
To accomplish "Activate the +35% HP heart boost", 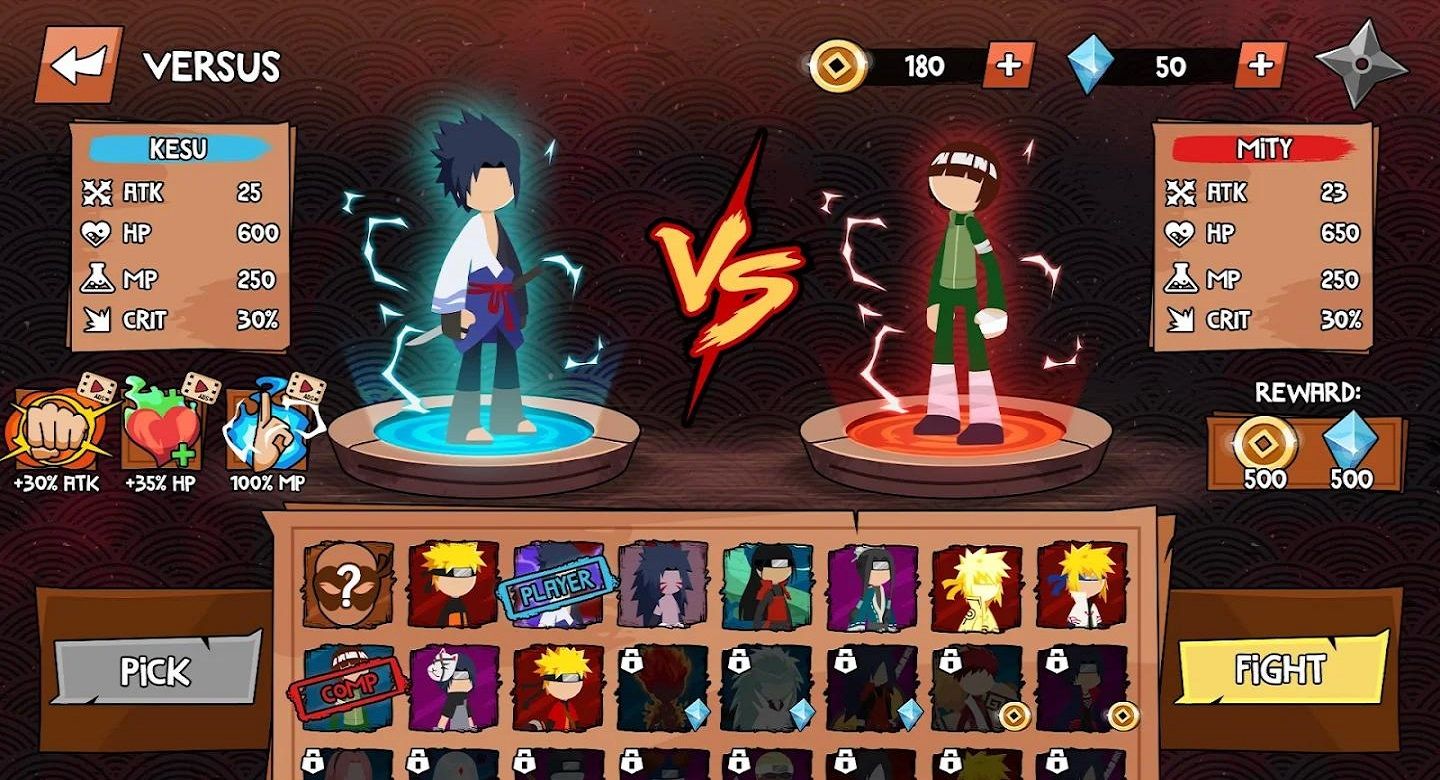I will pos(161,432).
